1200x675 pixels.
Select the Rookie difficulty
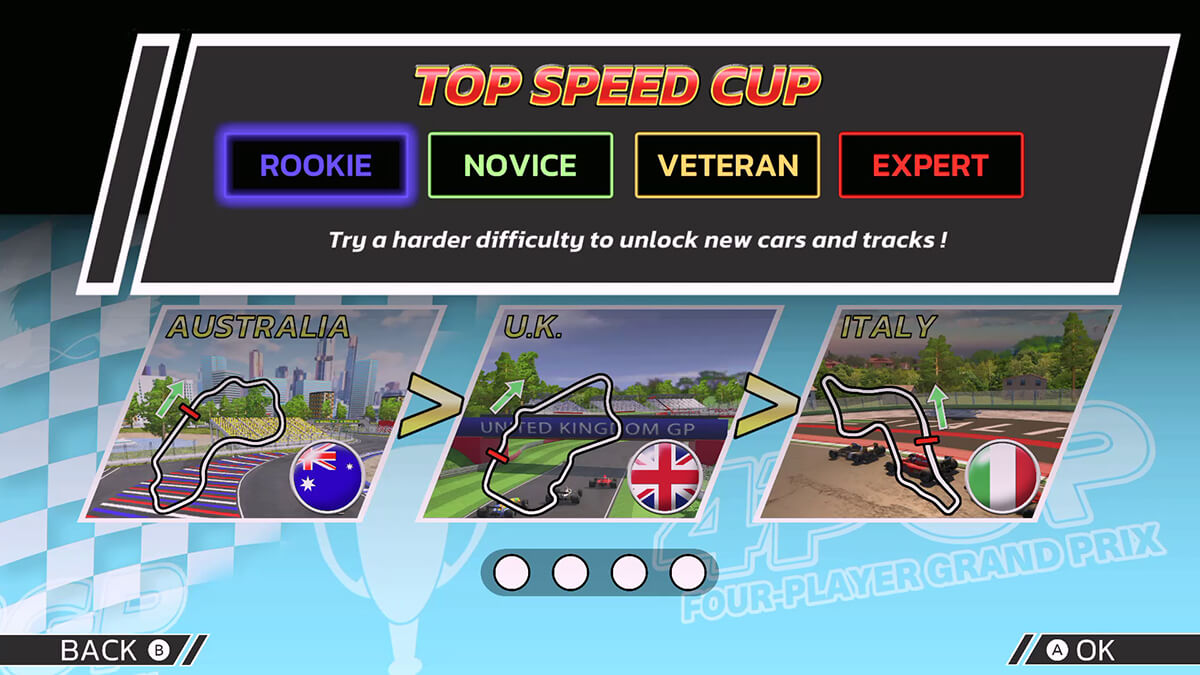click(316, 166)
